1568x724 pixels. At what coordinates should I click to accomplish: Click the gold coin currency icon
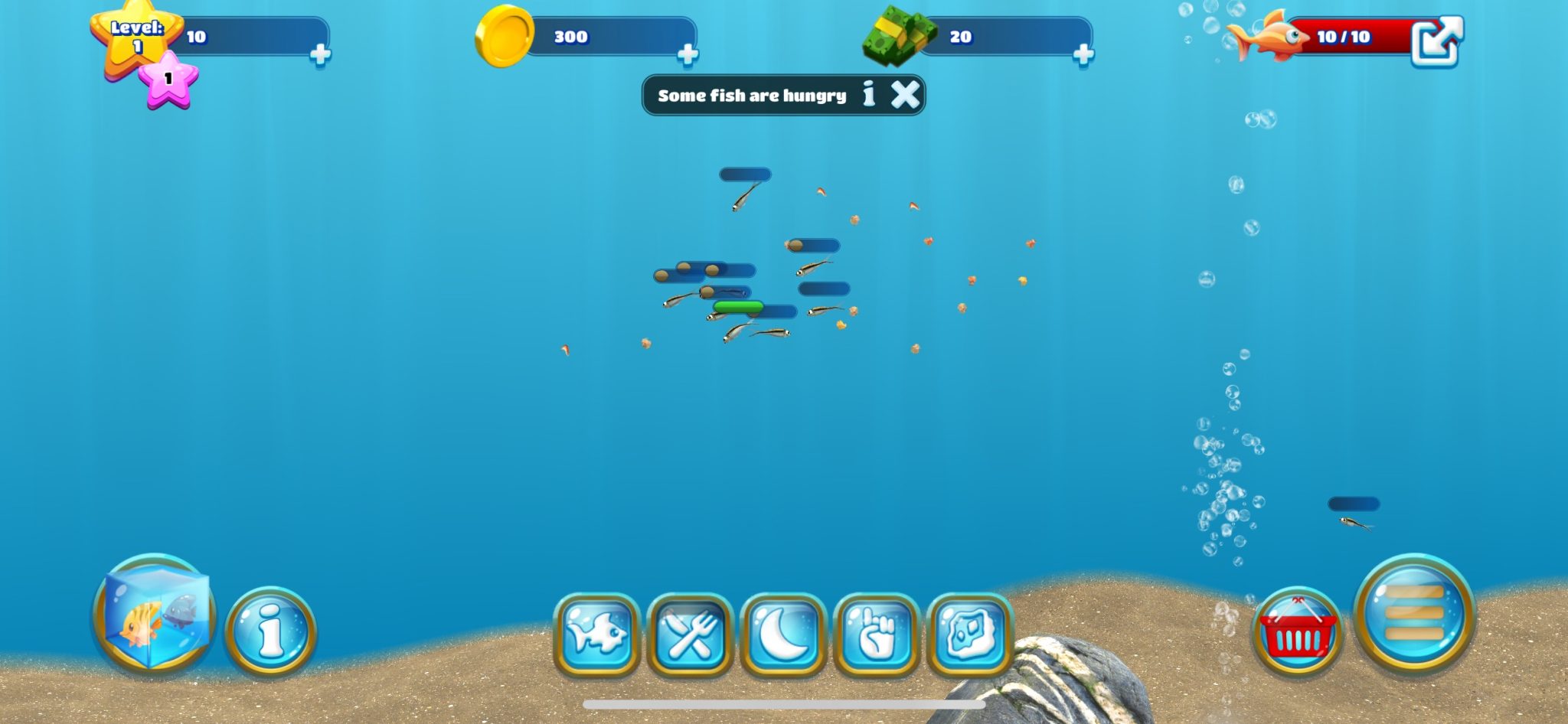coord(505,37)
